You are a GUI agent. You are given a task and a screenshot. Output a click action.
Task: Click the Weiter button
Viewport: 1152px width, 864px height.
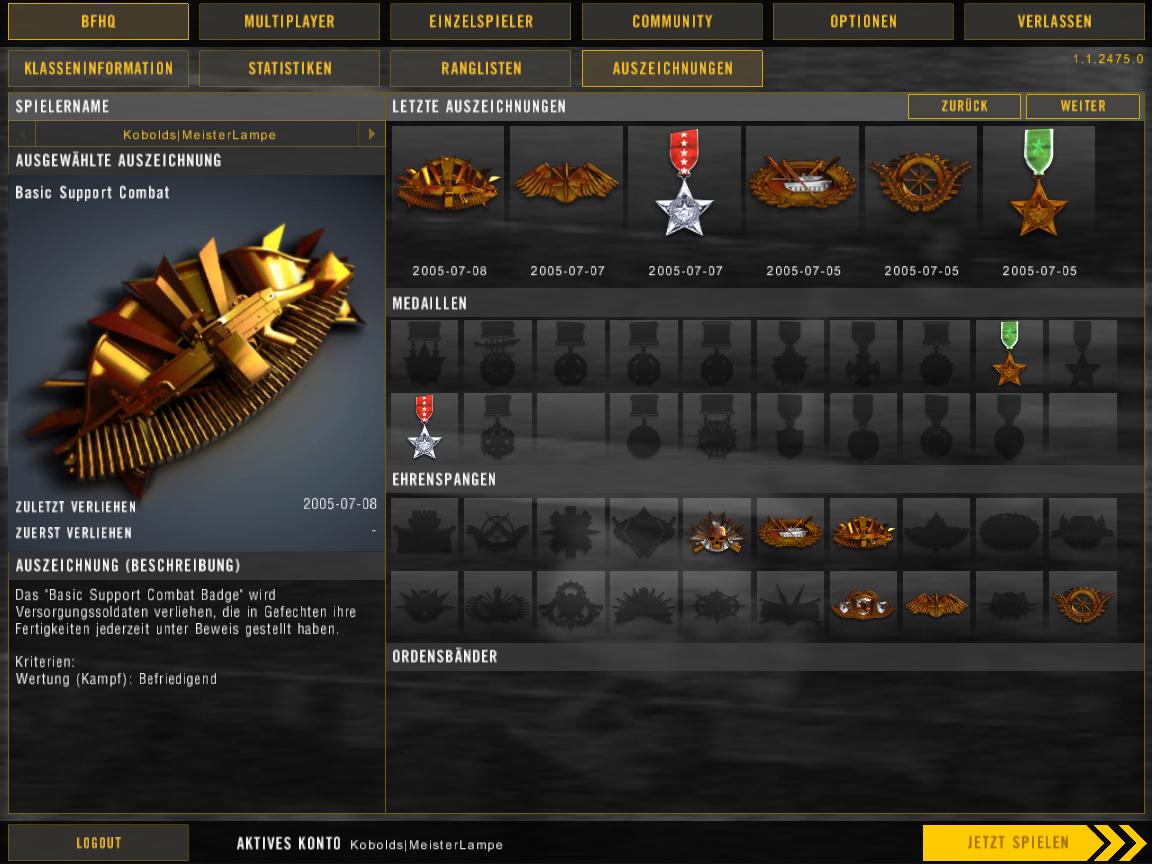coord(1082,106)
